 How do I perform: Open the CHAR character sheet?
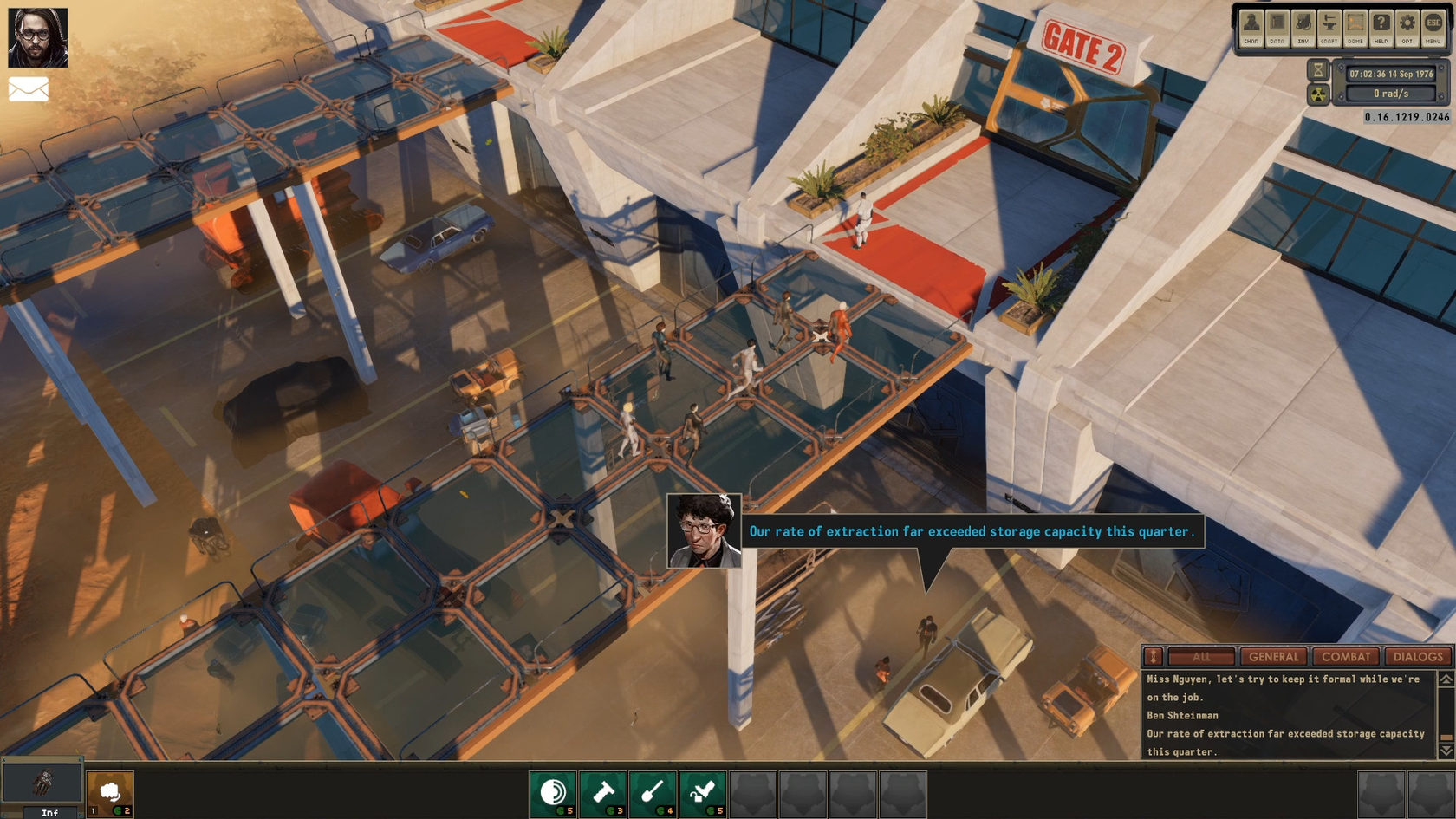(1251, 27)
